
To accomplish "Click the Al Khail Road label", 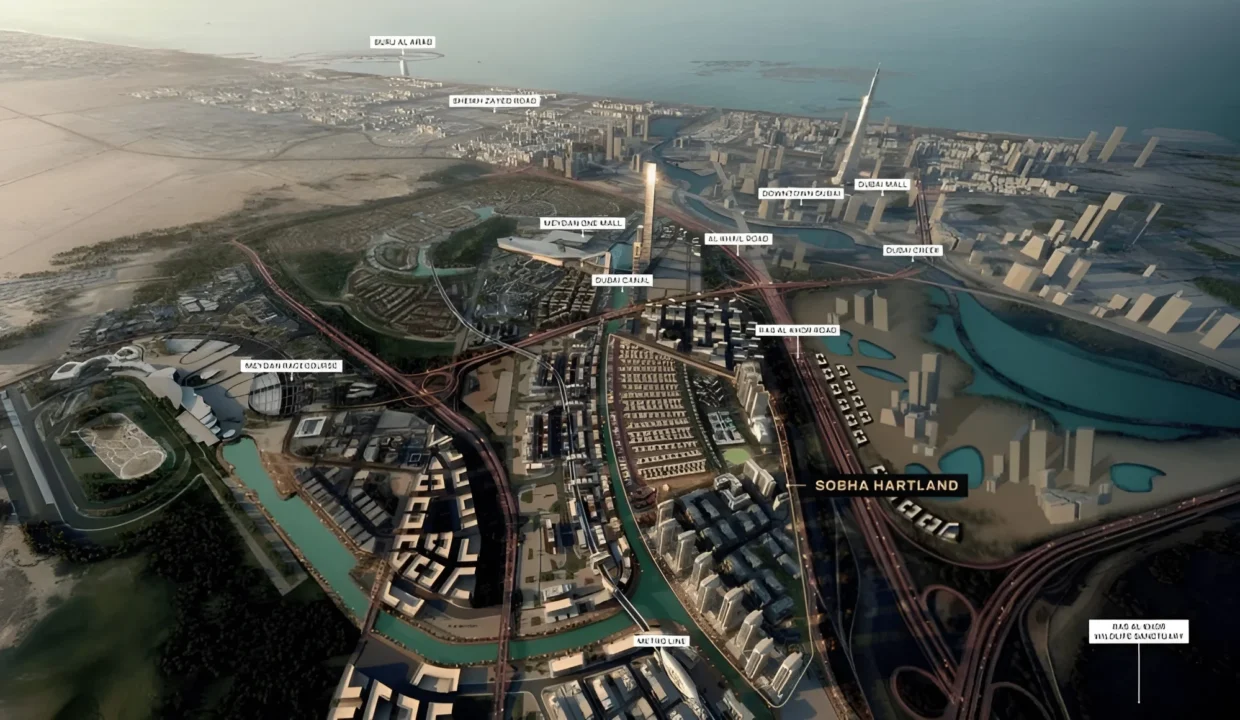I will (x=738, y=239).
